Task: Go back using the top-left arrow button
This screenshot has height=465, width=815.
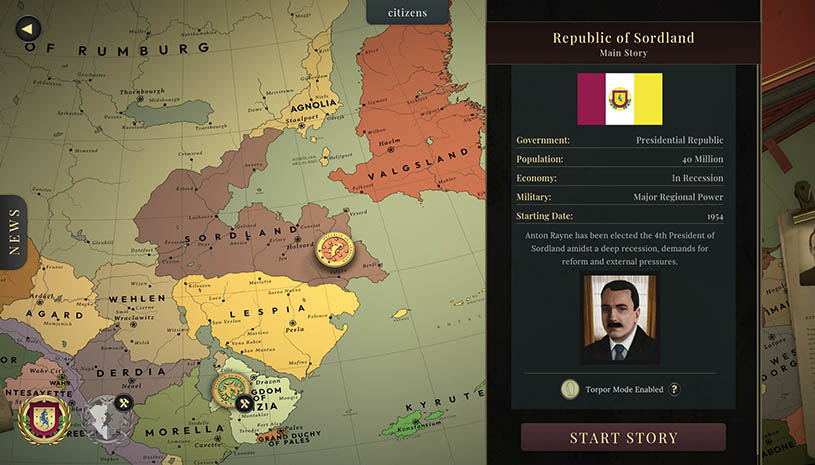Action: pyautogui.click(x=30, y=29)
